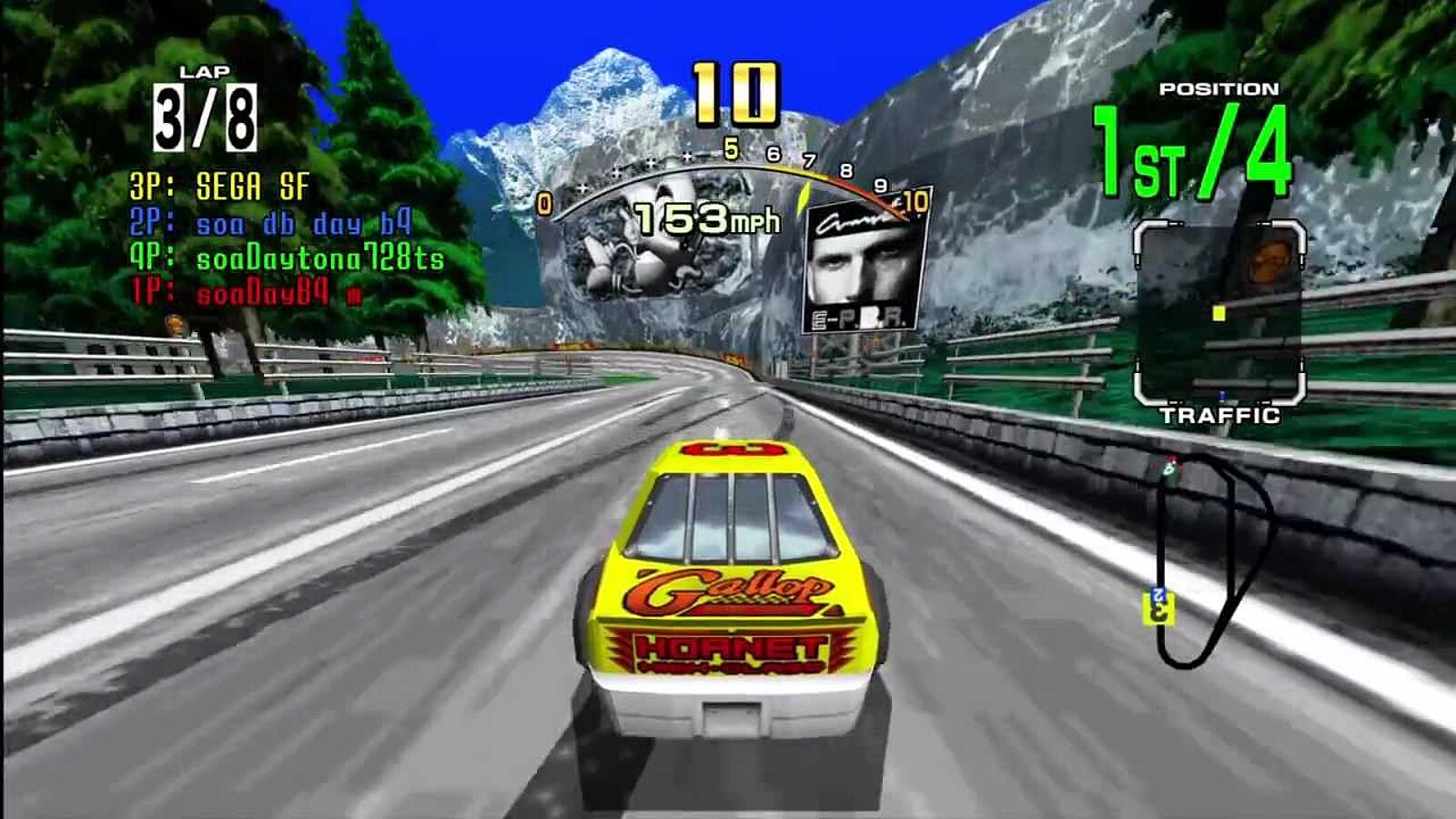The width and height of the screenshot is (1456, 819).
Task: Open the TRAFFIC radar panel
Action: (1219, 315)
